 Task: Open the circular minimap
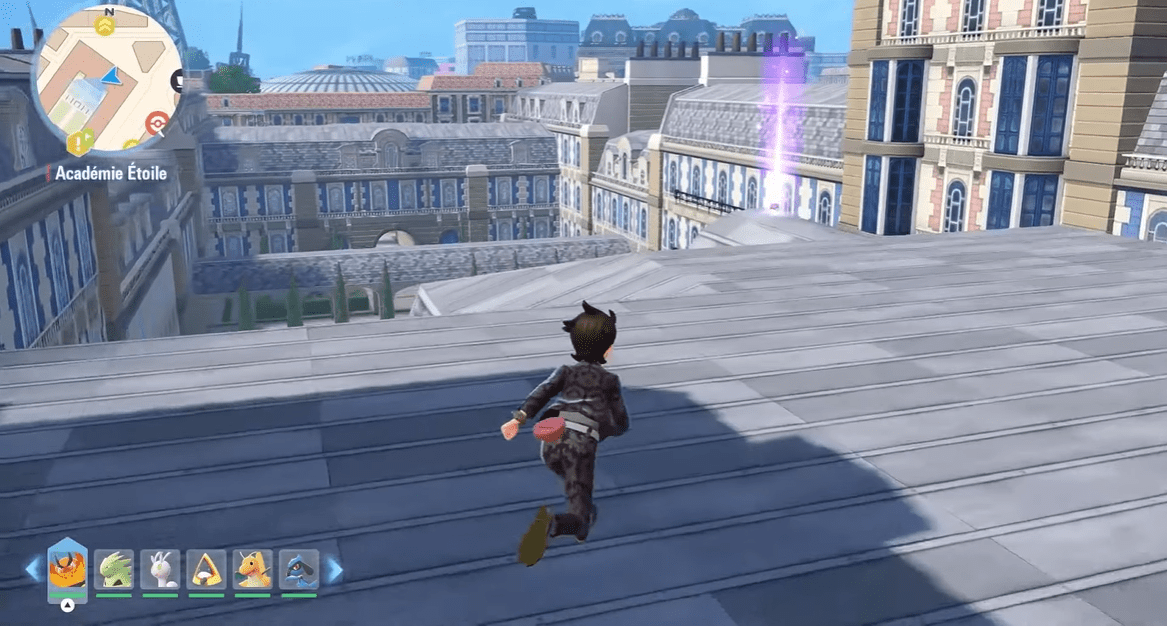[x=108, y=80]
